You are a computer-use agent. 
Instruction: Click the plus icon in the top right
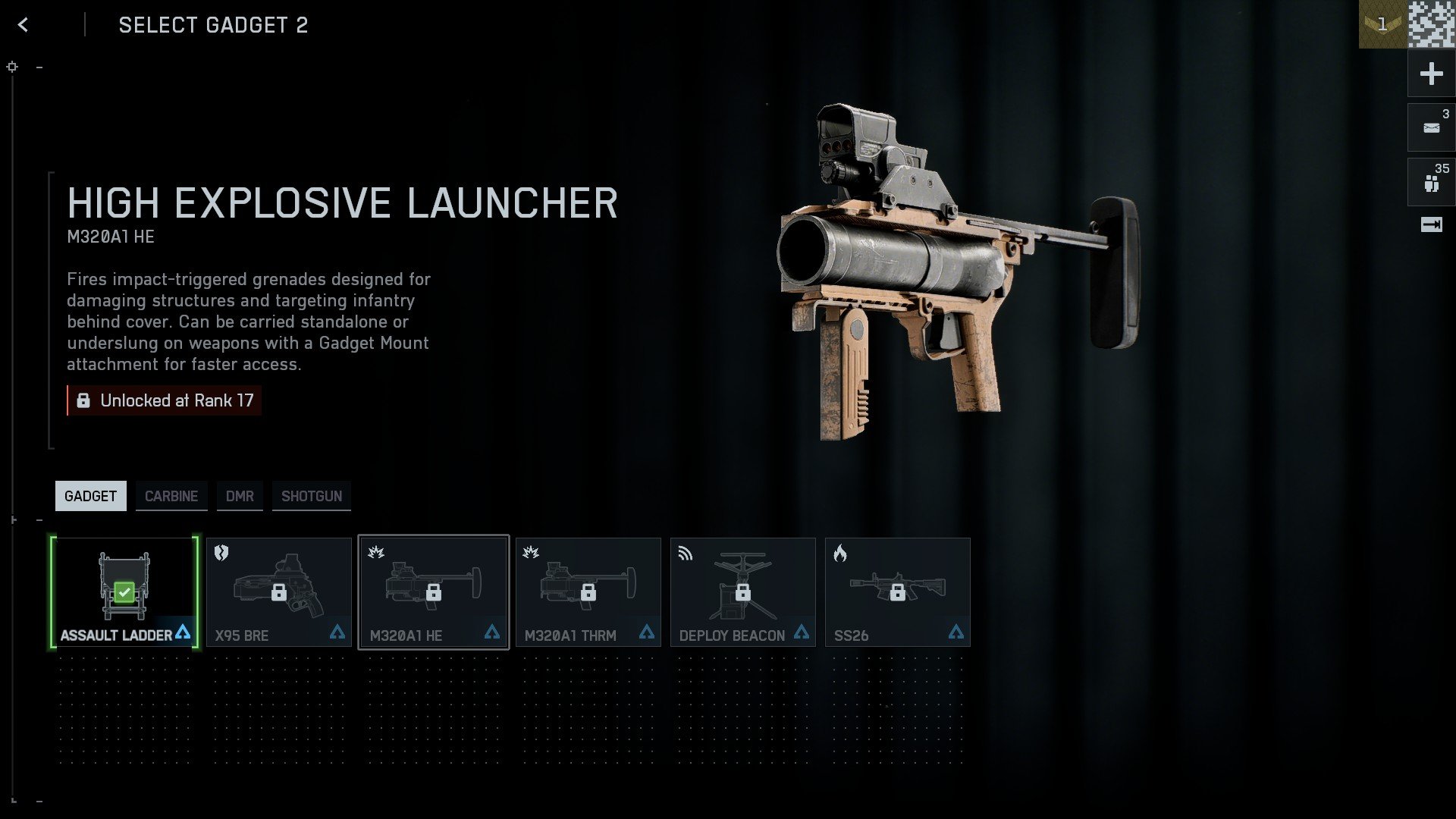point(1430,74)
